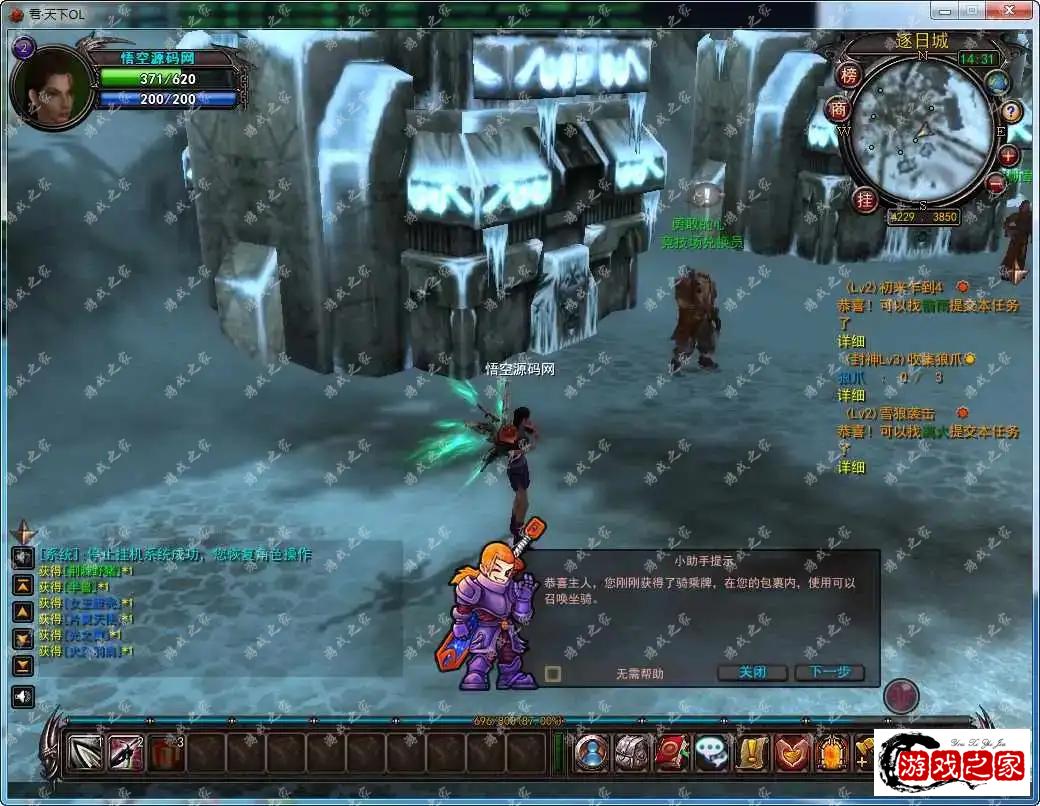1040x806 pixels.
Task: Close the helper tip with 关闭
Action: (x=752, y=672)
